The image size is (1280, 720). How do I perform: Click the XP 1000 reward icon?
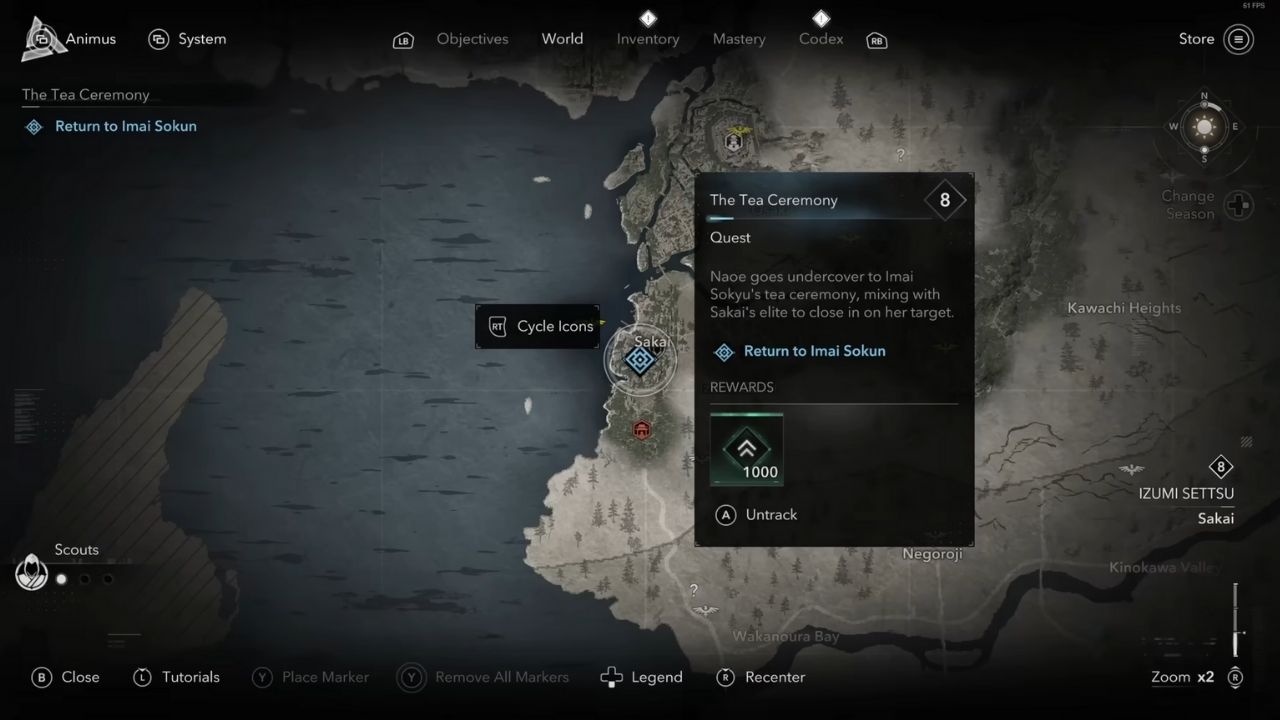click(747, 449)
